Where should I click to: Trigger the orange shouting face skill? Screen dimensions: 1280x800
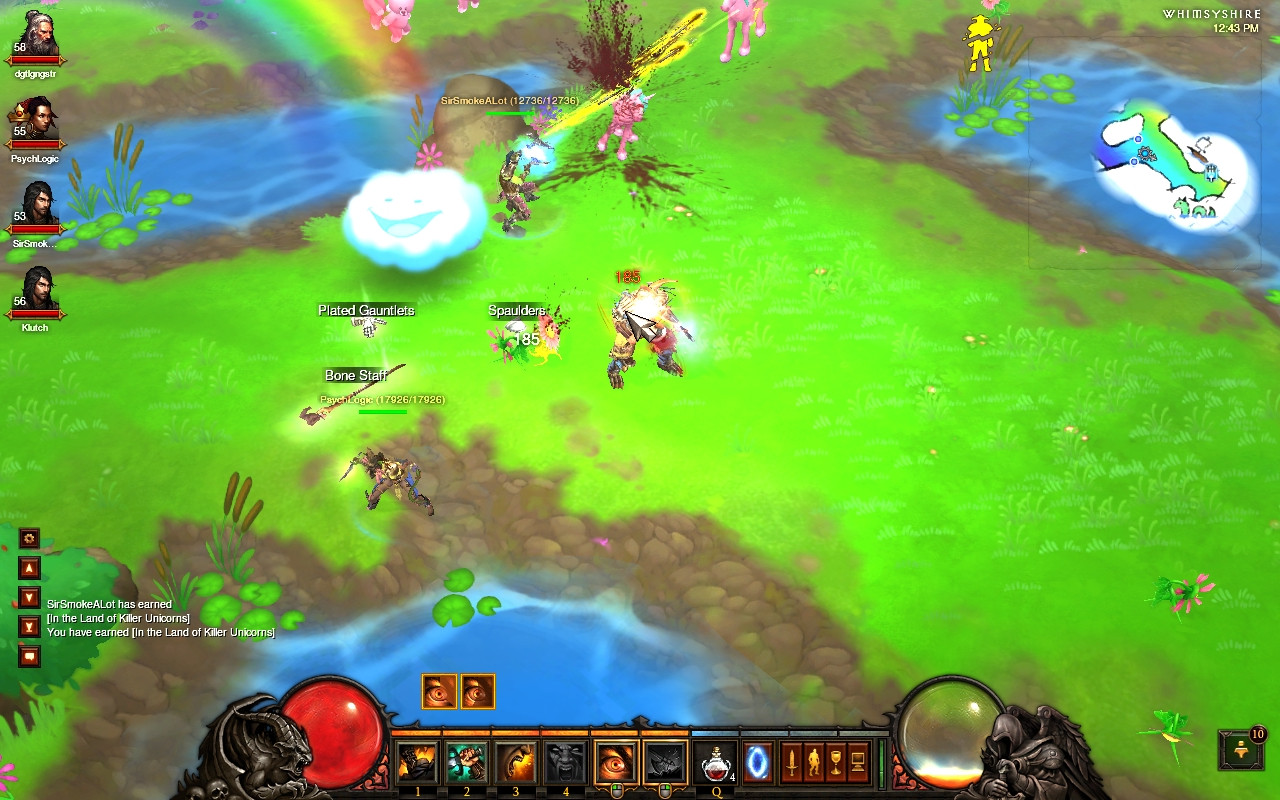pos(516,763)
